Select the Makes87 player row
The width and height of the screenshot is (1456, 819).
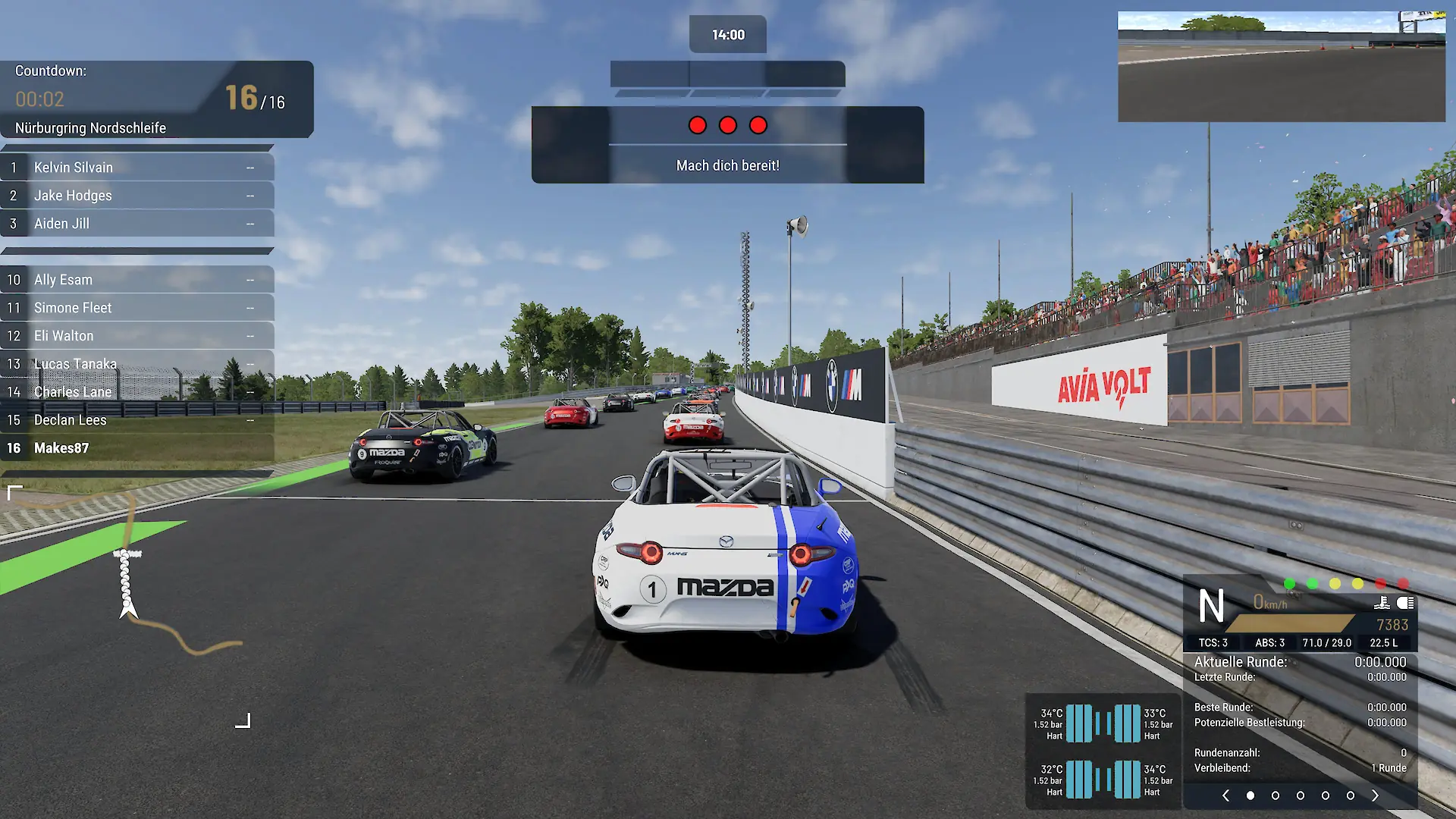coord(136,448)
